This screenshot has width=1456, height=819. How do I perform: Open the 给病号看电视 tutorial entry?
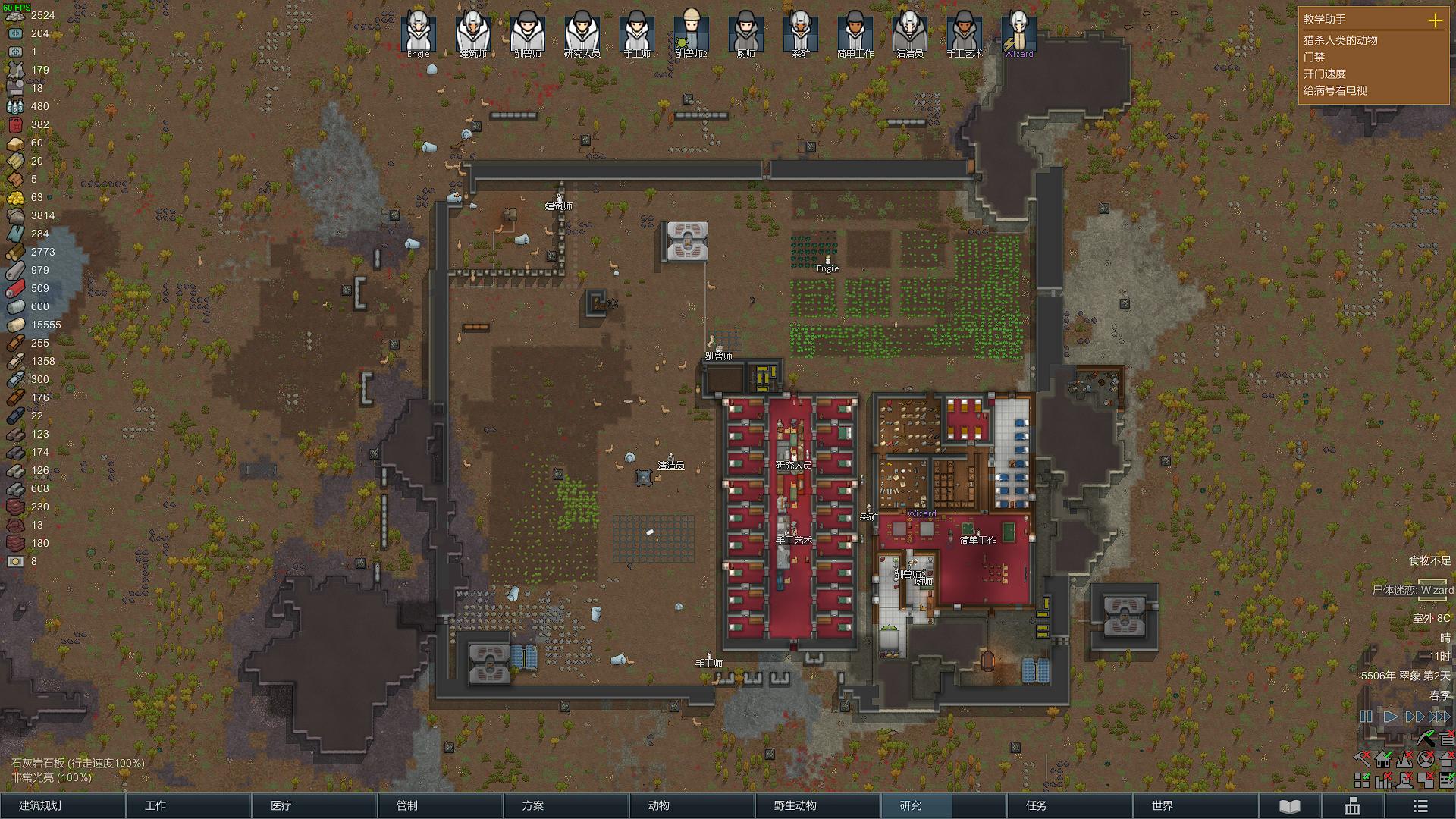pos(1335,90)
